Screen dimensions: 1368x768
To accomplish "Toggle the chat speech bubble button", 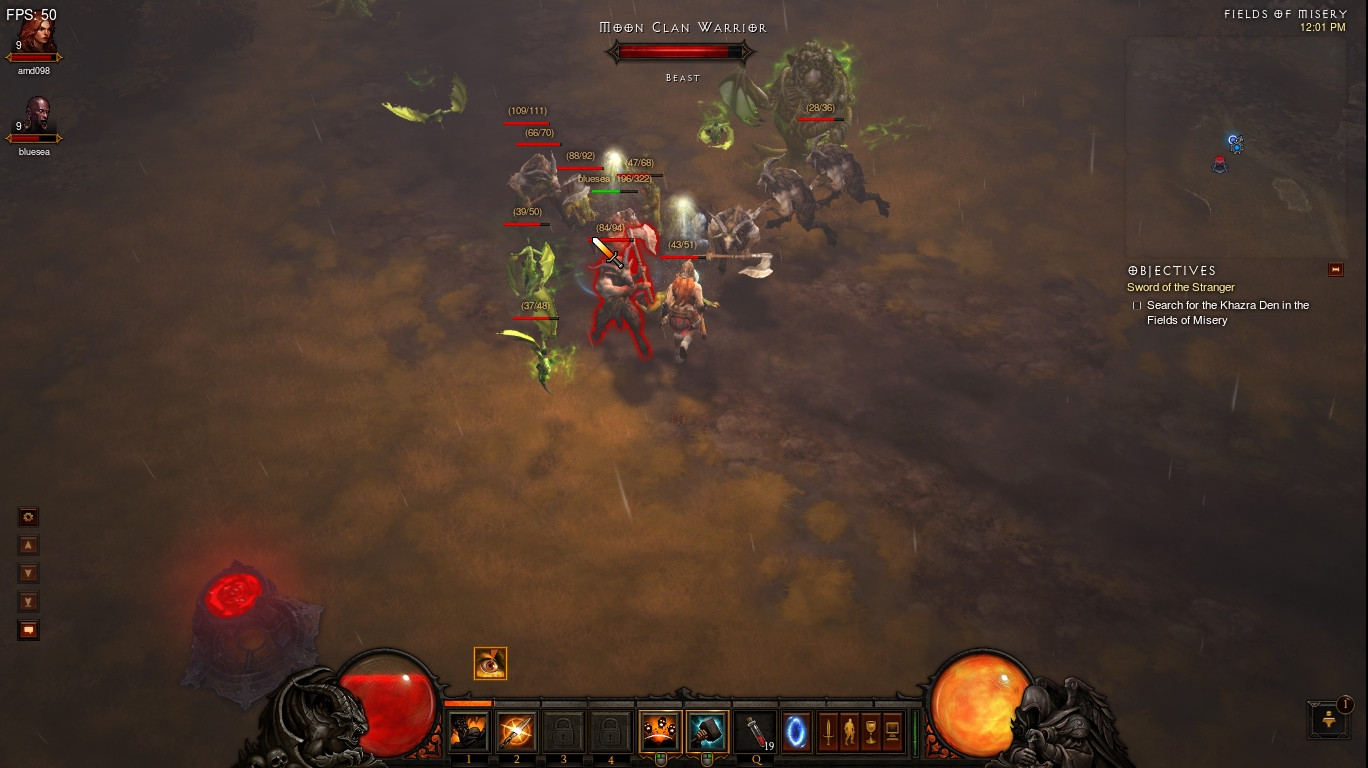I will [29, 630].
